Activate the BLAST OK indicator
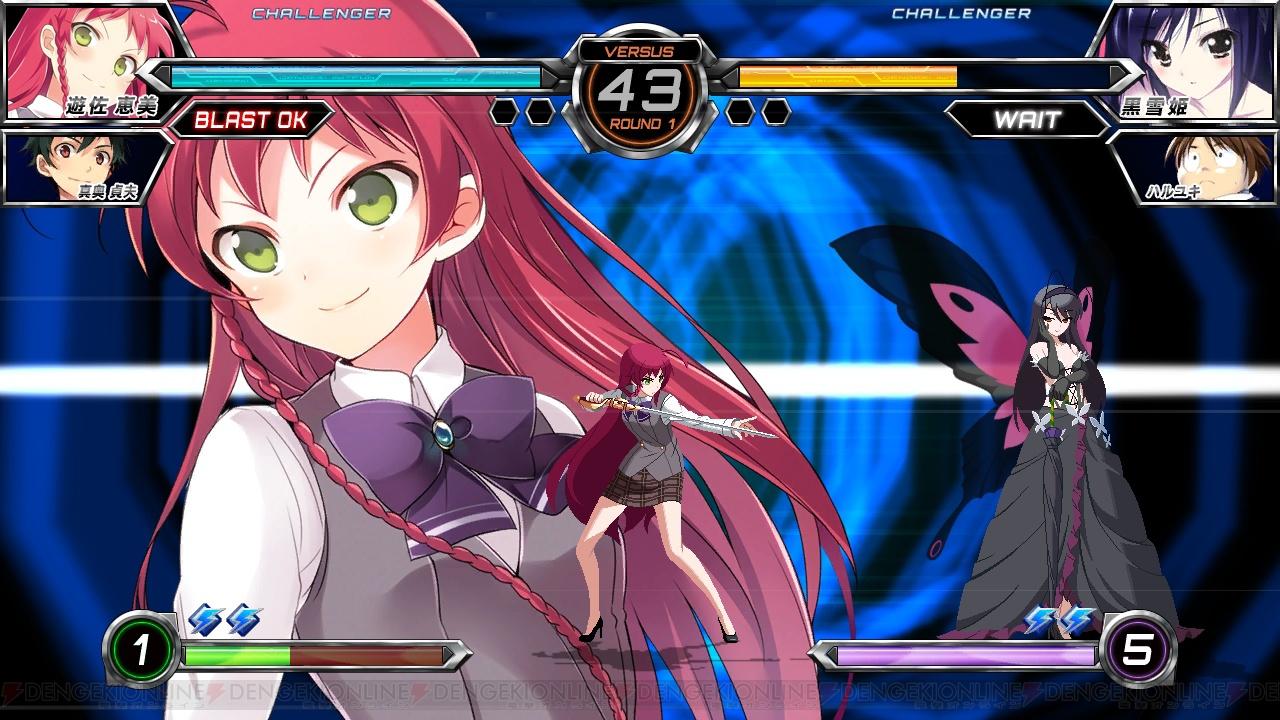Screen dimensions: 1280x720 pos(249,121)
